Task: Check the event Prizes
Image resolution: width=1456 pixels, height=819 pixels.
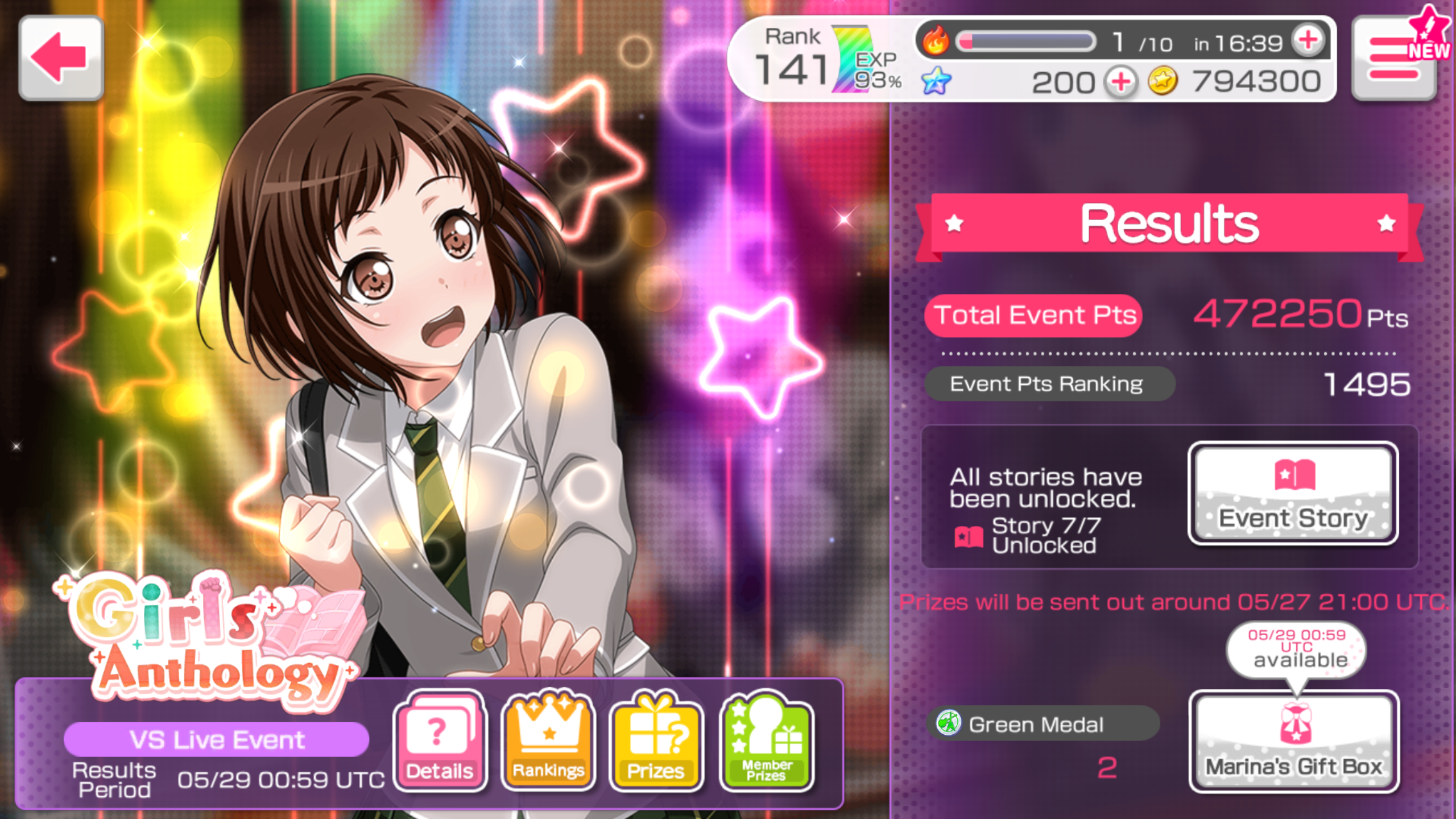Action: coord(656,741)
